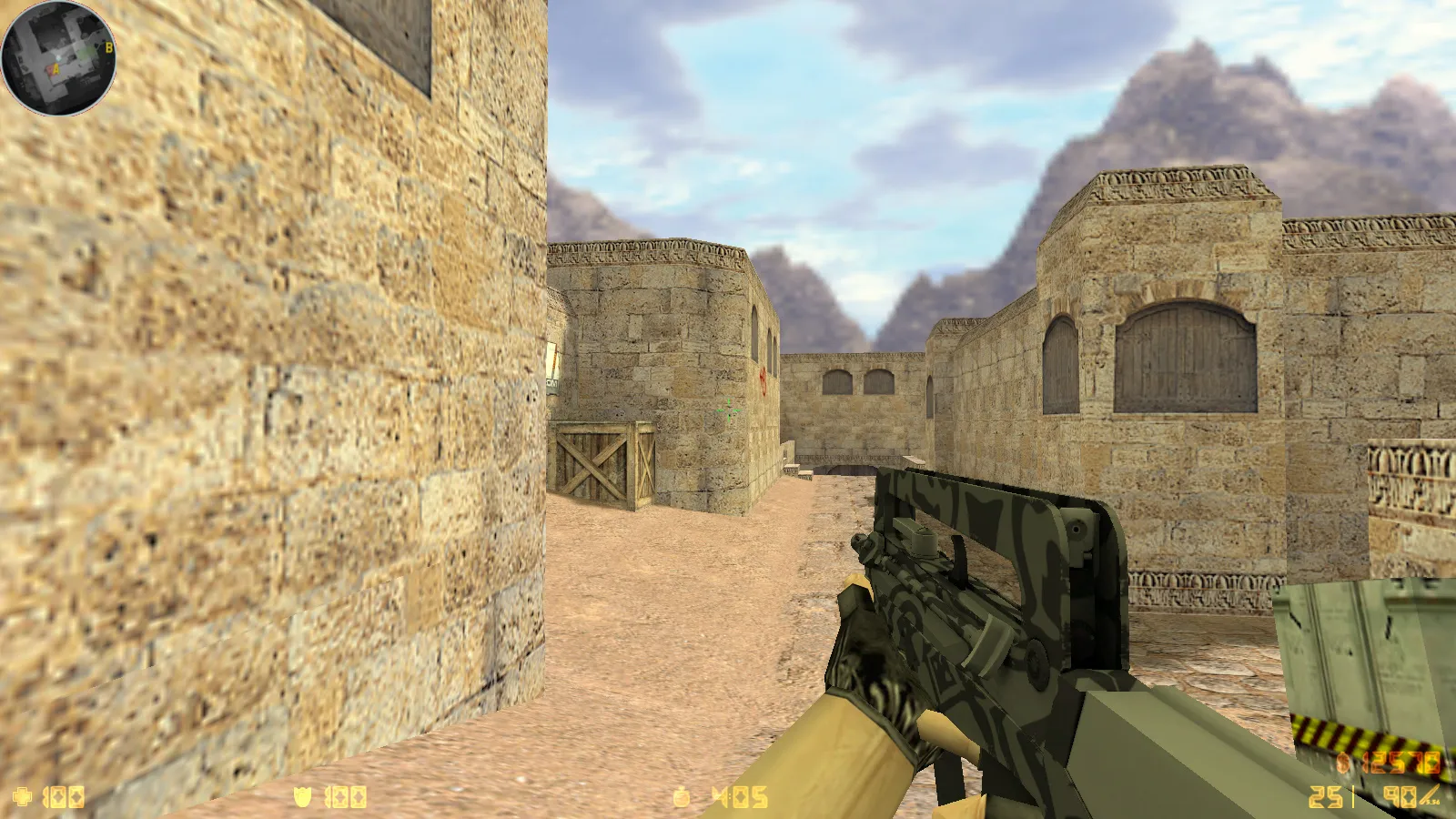Click the divider between ammo counts
1456x819 pixels.
(1353, 797)
